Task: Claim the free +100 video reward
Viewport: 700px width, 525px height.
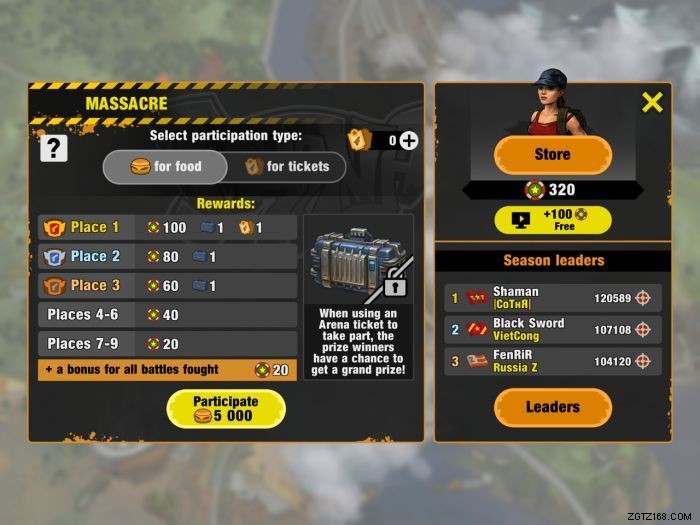Action: (552, 220)
